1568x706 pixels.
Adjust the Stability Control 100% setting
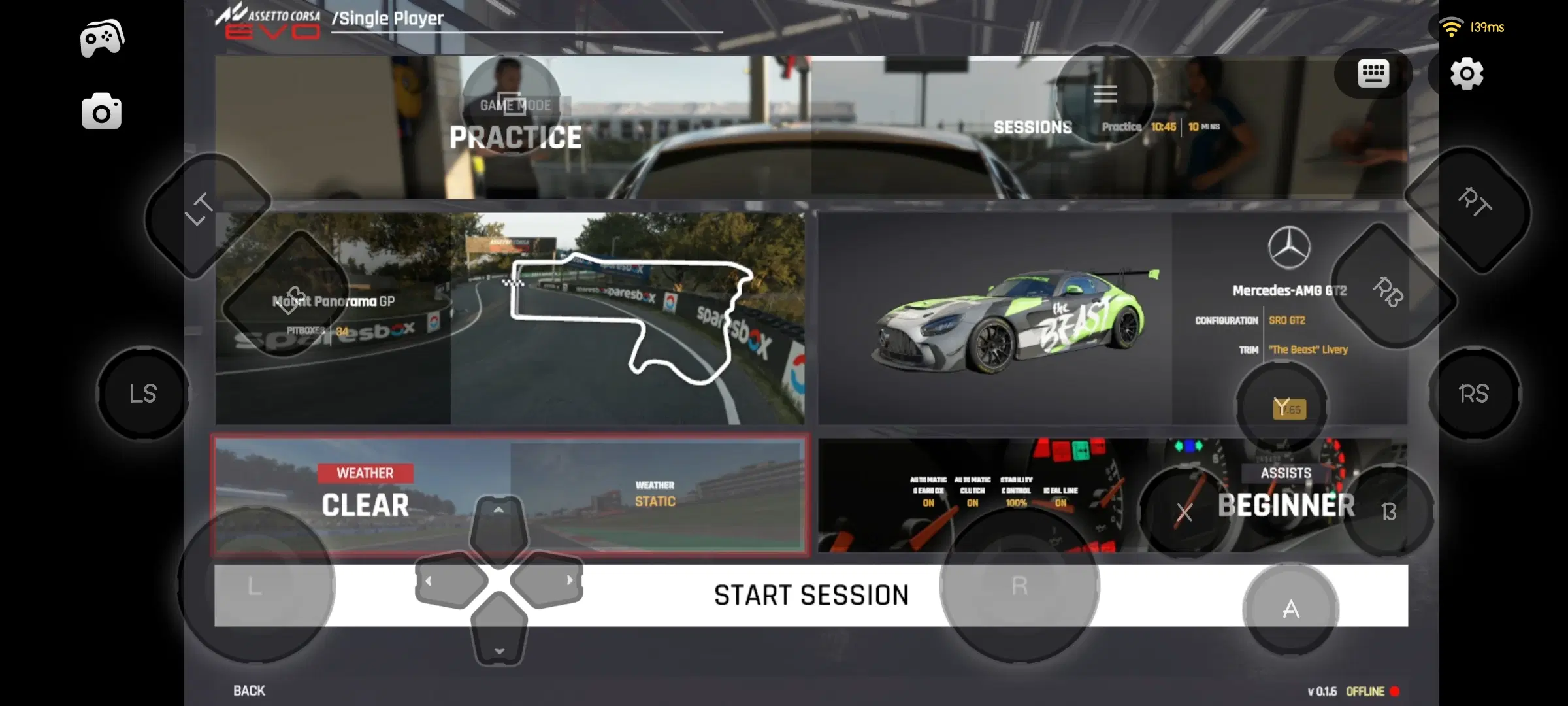[1017, 490]
